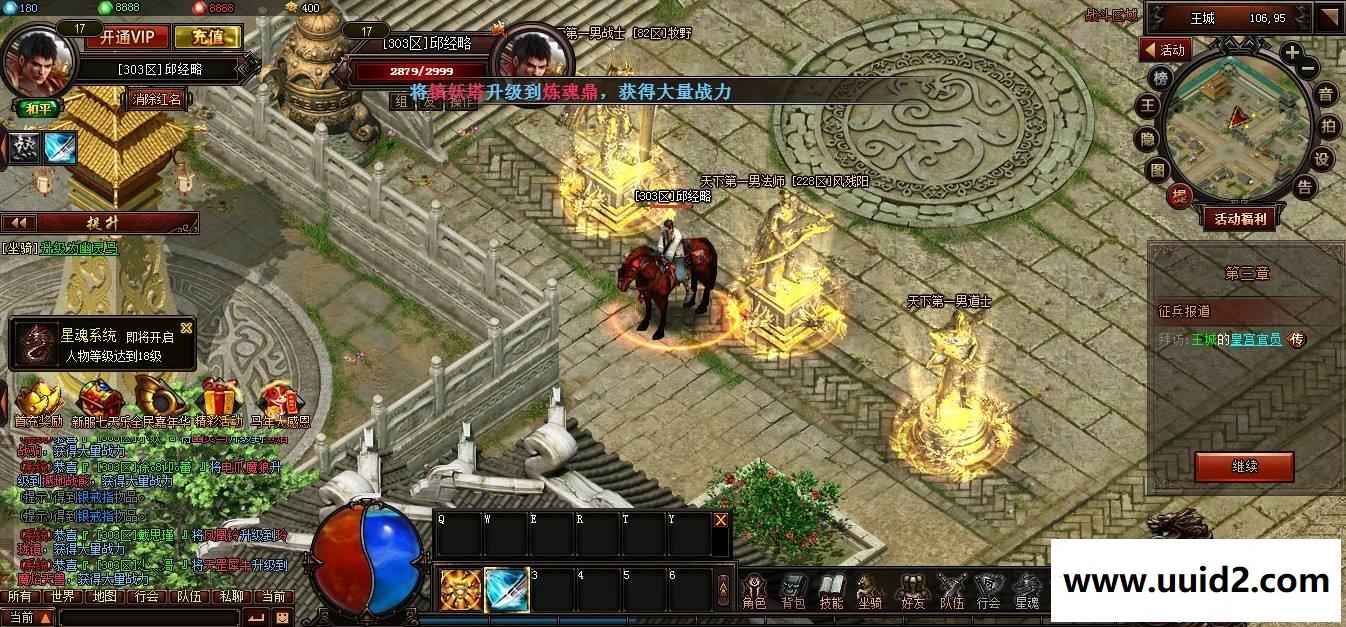Open the 榜 ranking button
1346x627 pixels.
click(x=1161, y=76)
